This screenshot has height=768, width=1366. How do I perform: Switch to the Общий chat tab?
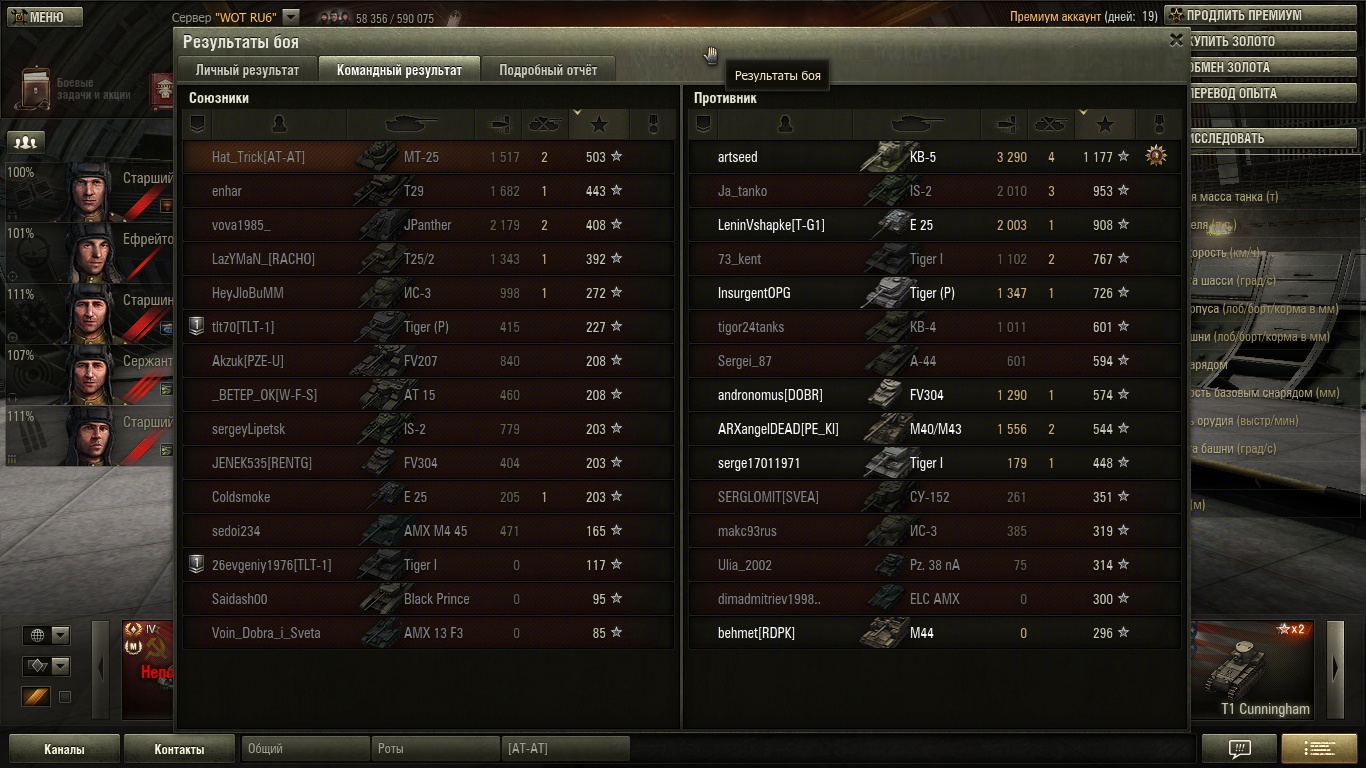tap(305, 748)
